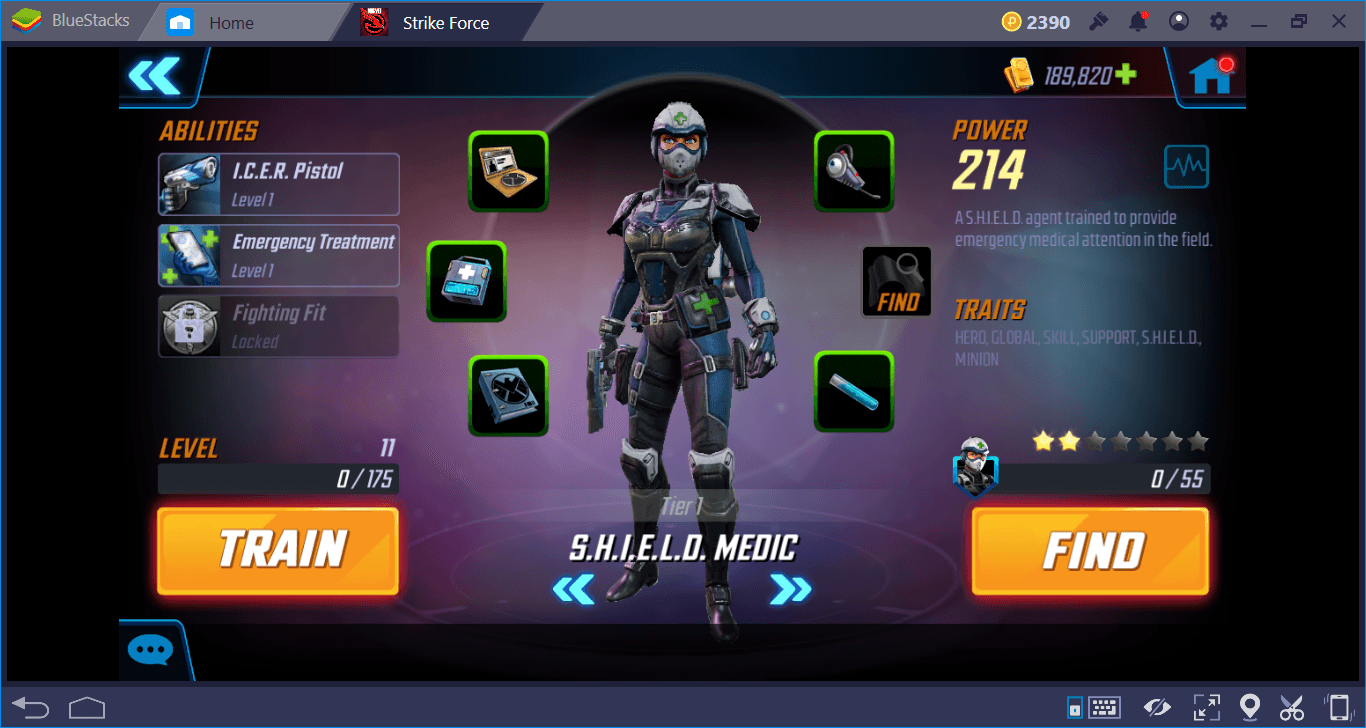Image resolution: width=1366 pixels, height=728 pixels.
Task: Toggle eco mode in bottom toolbar
Action: click(x=1157, y=707)
